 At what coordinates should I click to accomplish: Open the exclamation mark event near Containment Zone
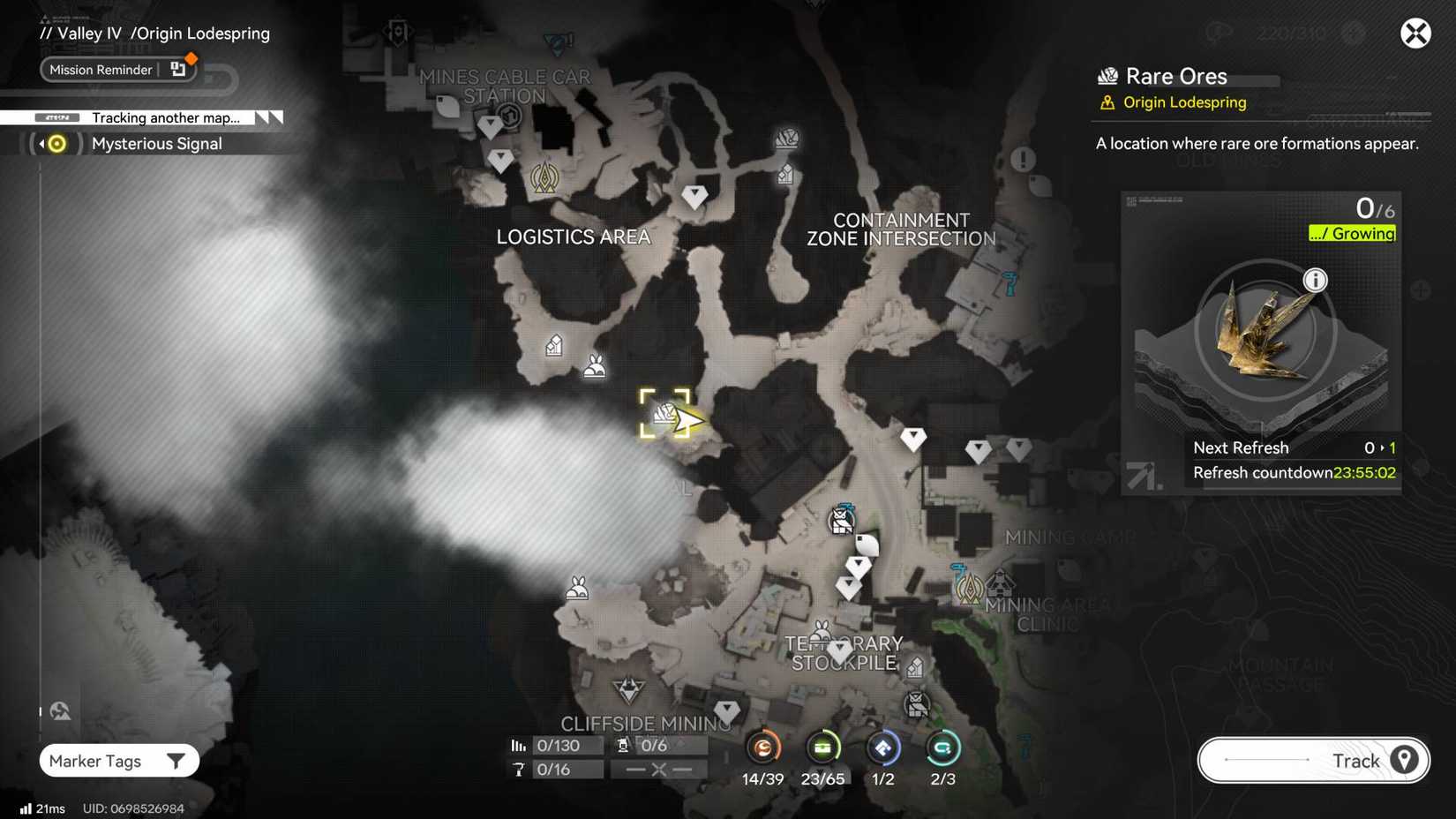tap(1022, 160)
